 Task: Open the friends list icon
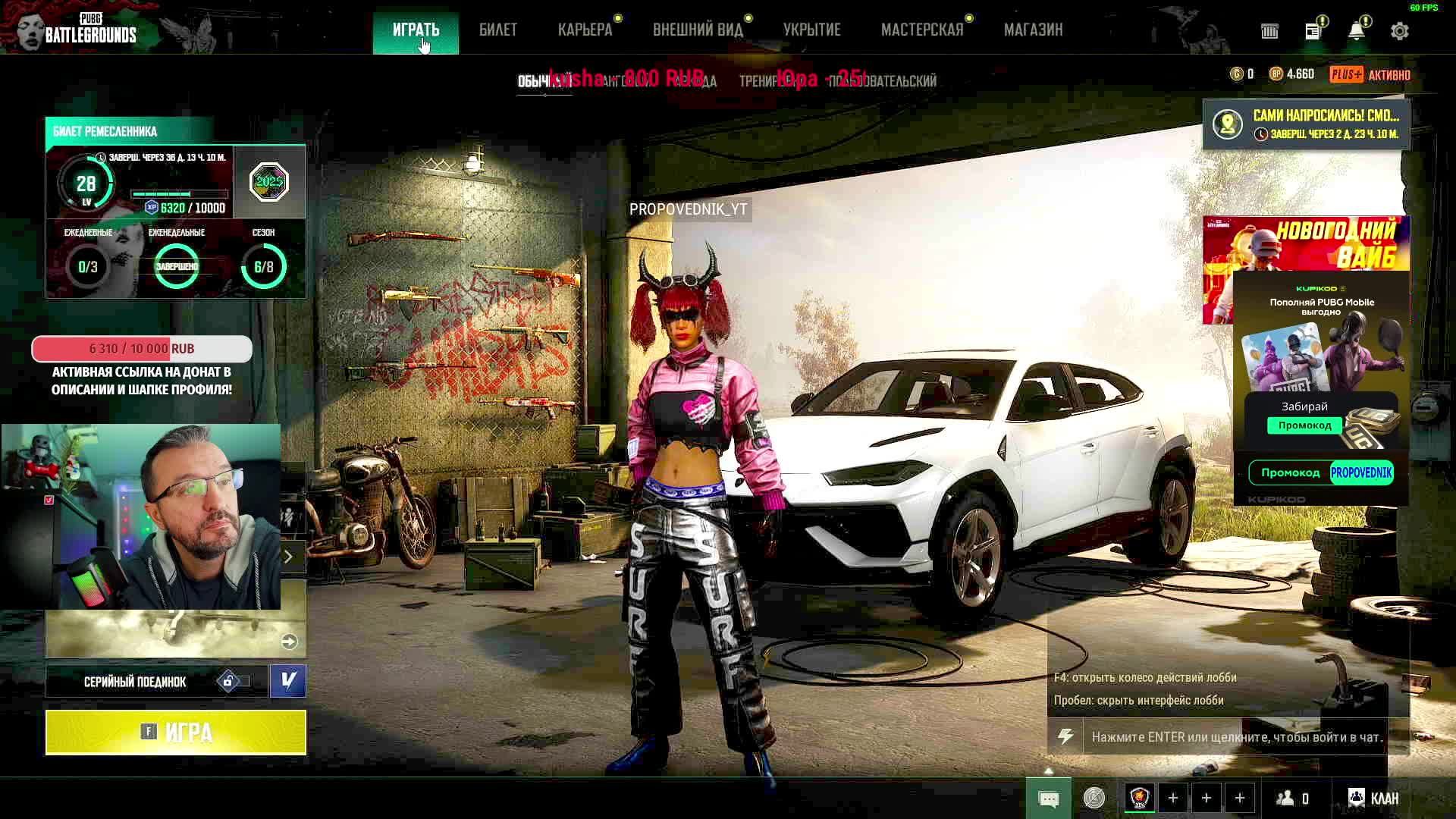pos(1292,798)
